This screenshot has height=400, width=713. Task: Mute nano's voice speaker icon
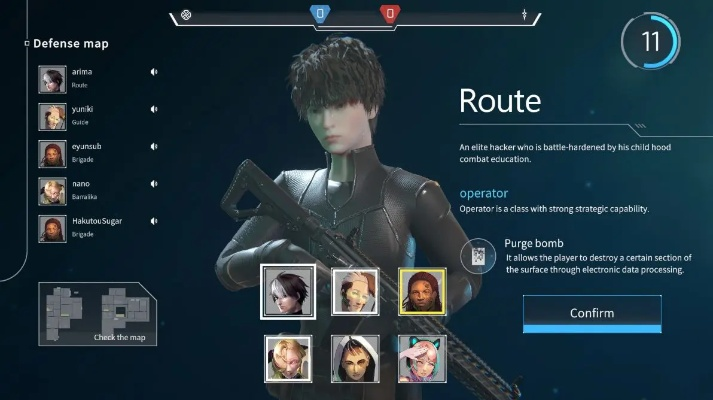(154, 184)
